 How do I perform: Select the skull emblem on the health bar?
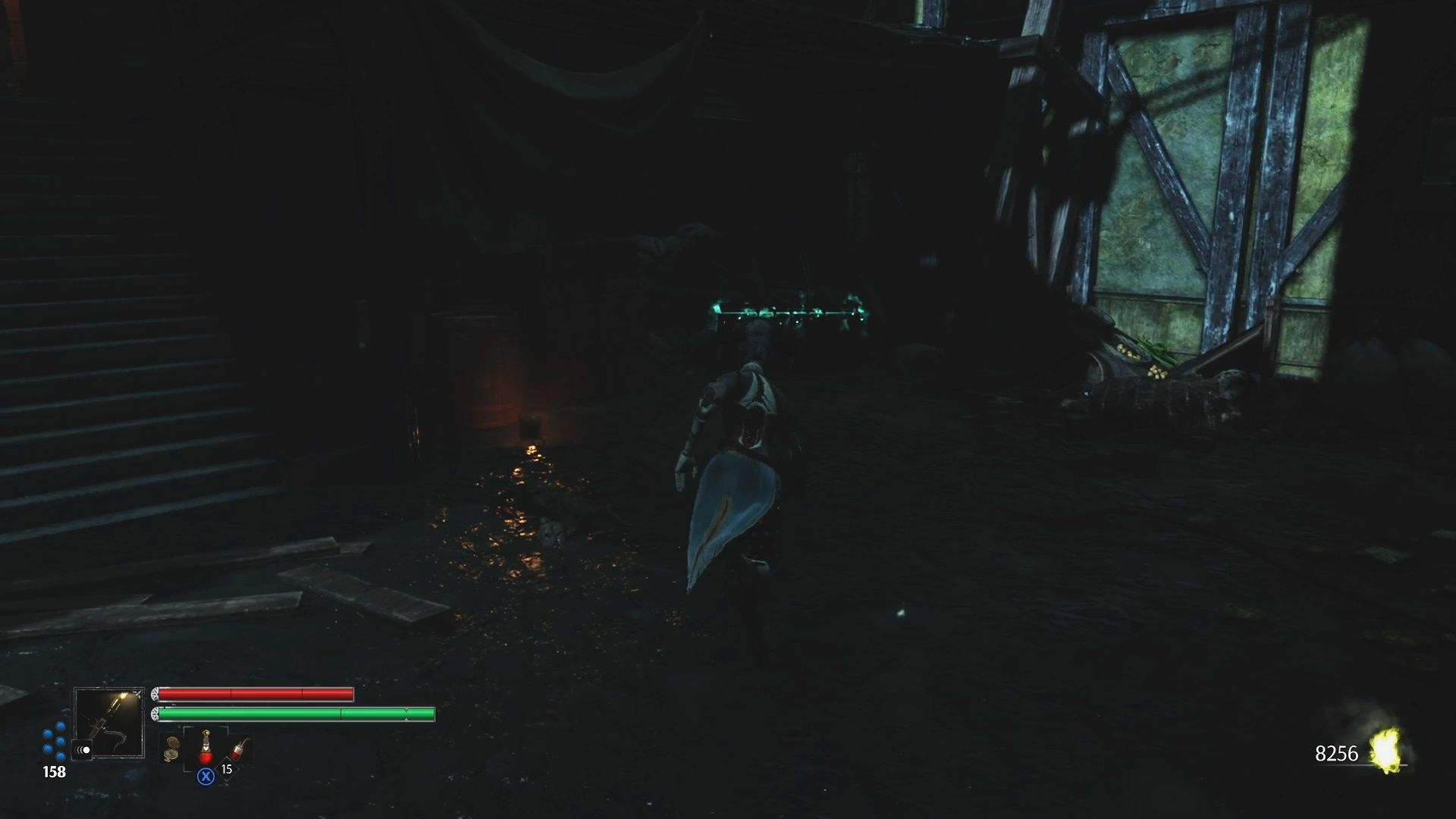point(155,694)
